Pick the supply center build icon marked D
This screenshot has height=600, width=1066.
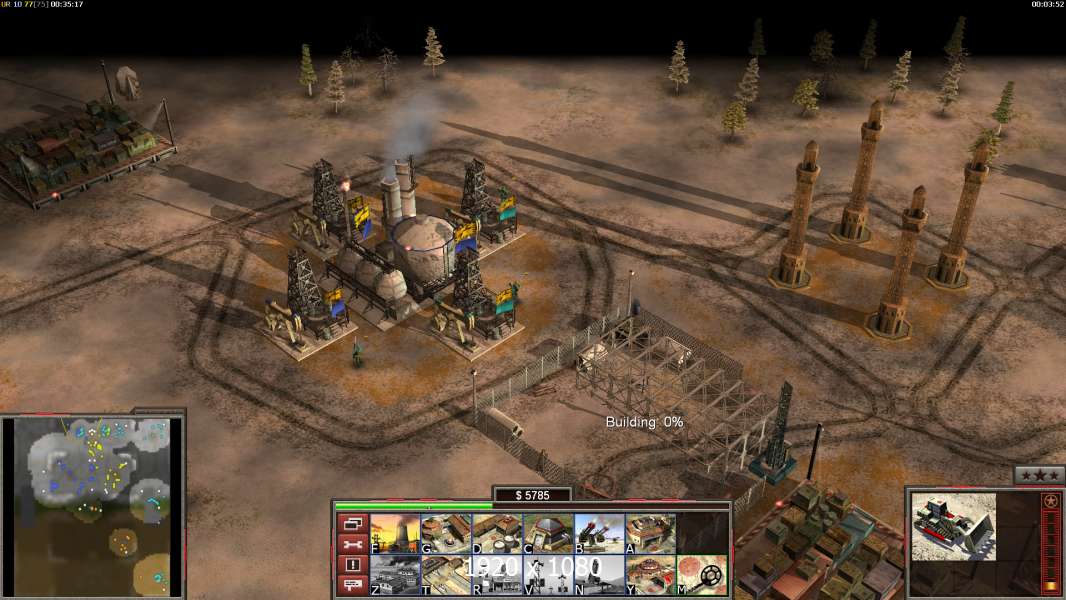497,534
